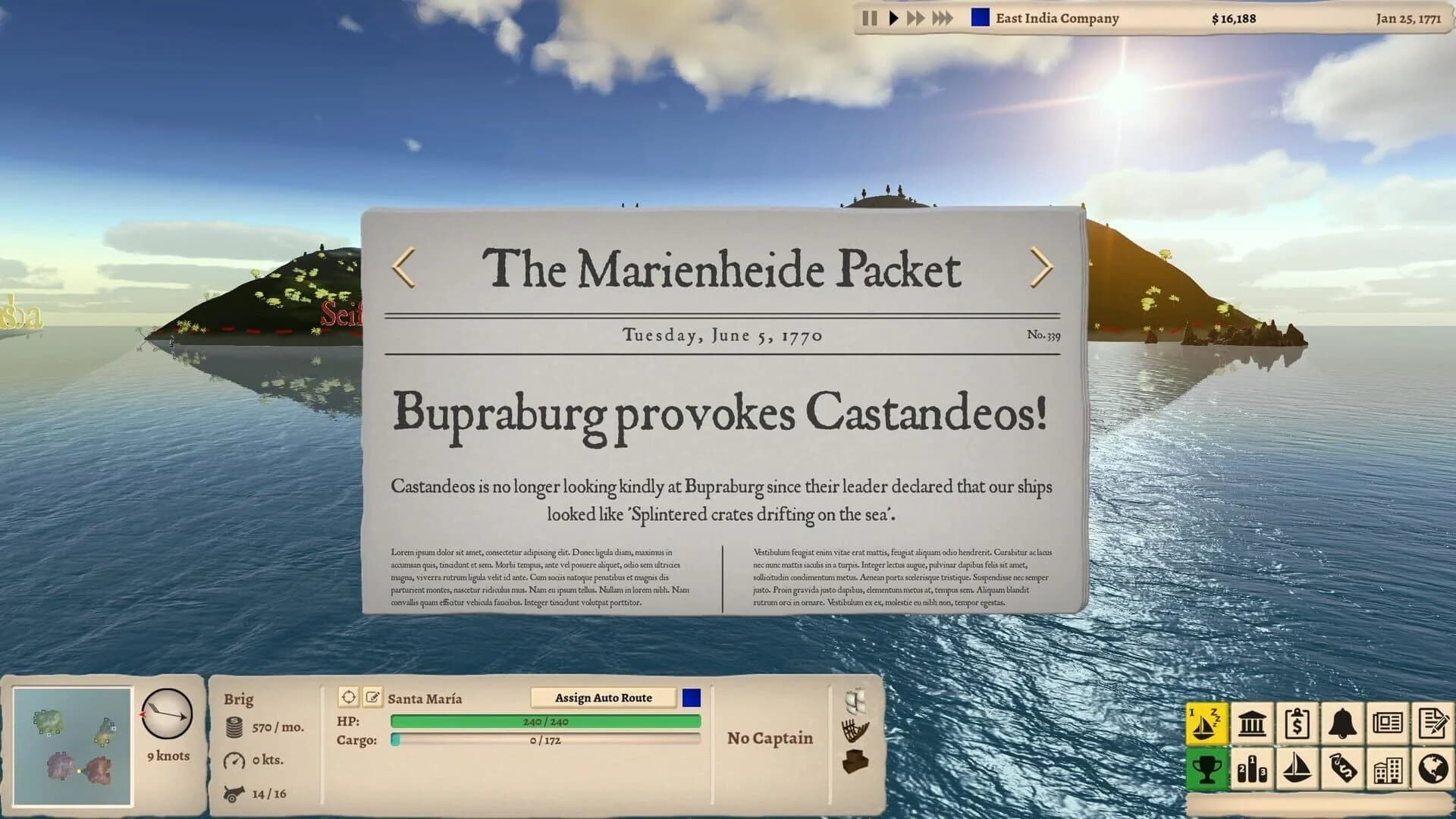This screenshot has height=819, width=1456.
Task: Click Assign Auto Route for Santa María
Action: click(x=604, y=697)
